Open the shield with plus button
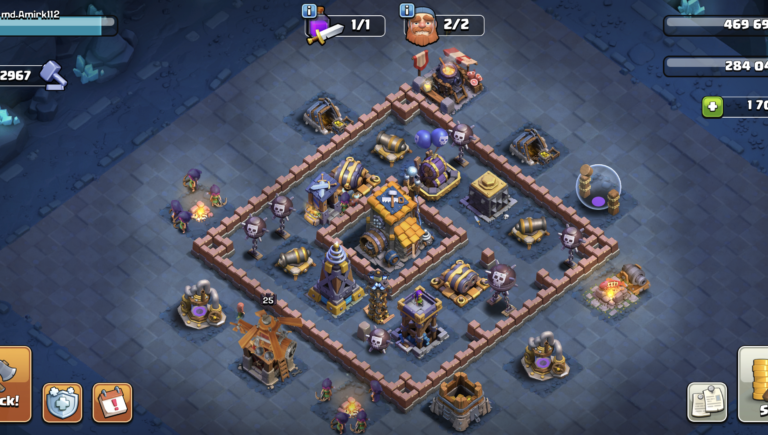This screenshot has width=768, height=435. [x=62, y=402]
